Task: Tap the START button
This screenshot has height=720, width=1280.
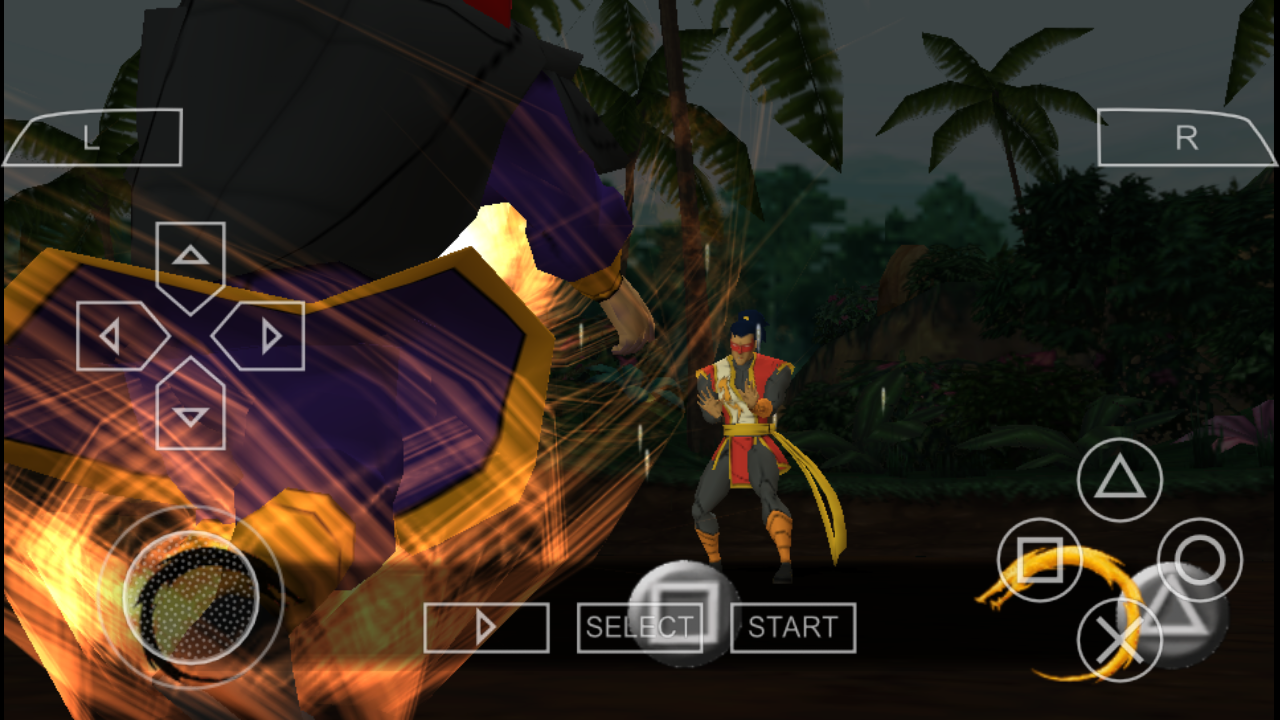Action: 793,628
